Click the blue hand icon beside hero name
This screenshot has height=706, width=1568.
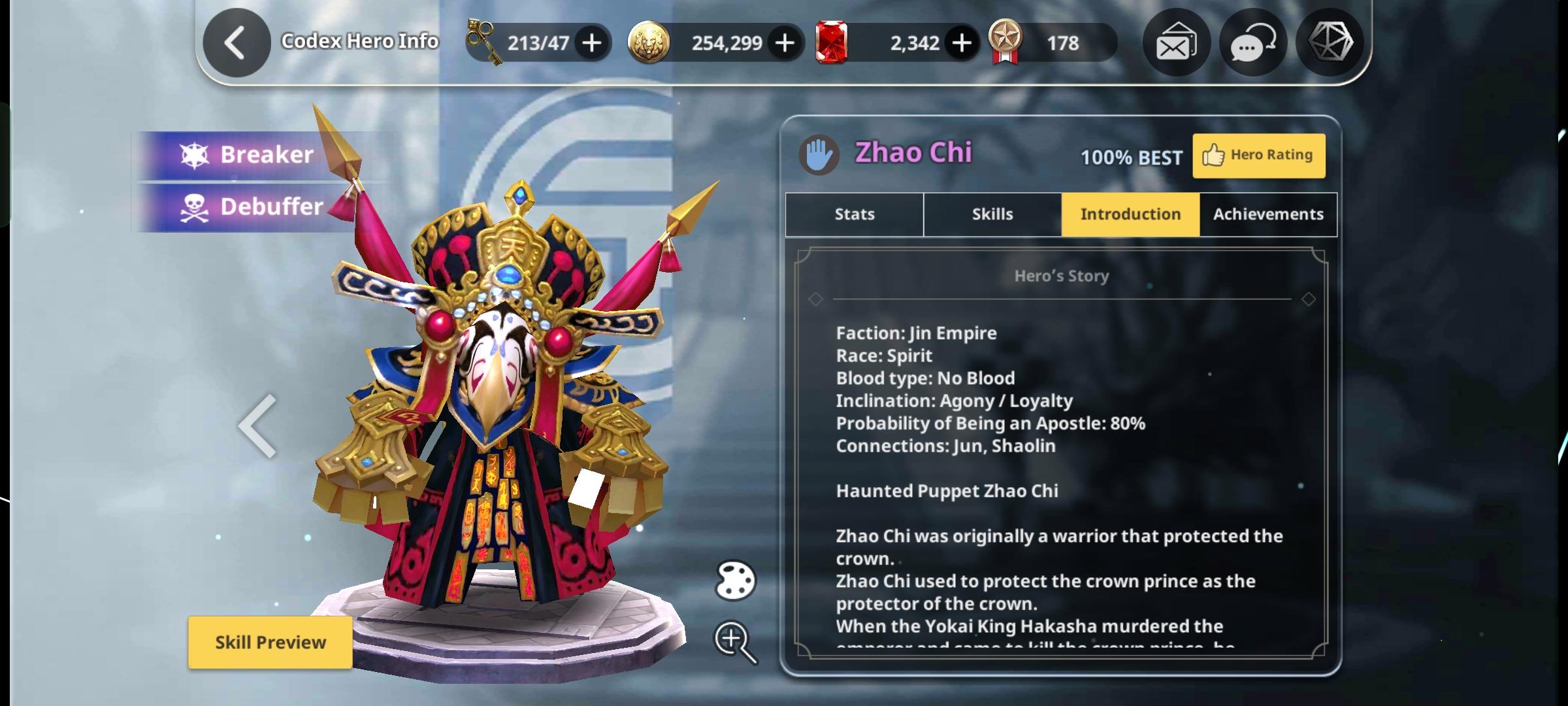coord(819,155)
